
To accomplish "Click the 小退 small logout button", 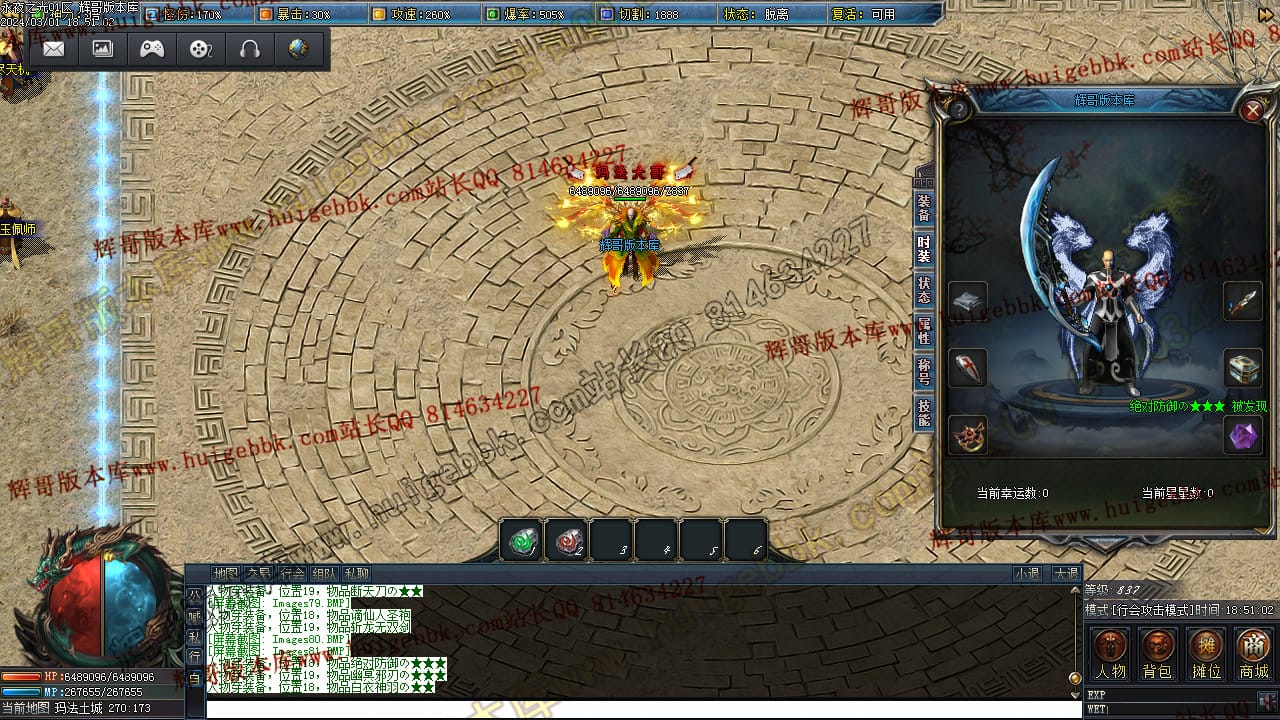I will click(1027, 574).
